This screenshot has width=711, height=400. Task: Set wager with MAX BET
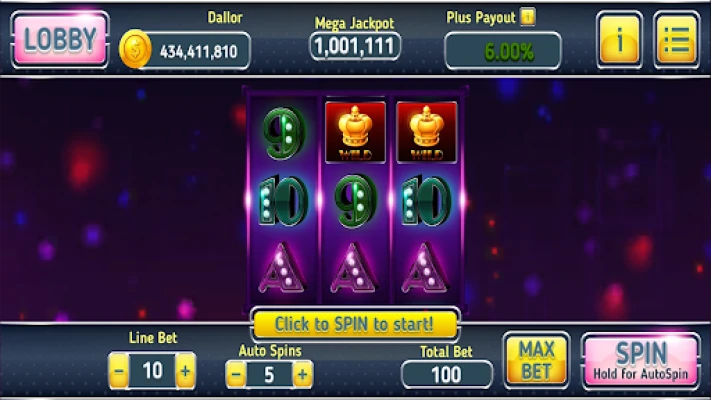(x=536, y=360)
